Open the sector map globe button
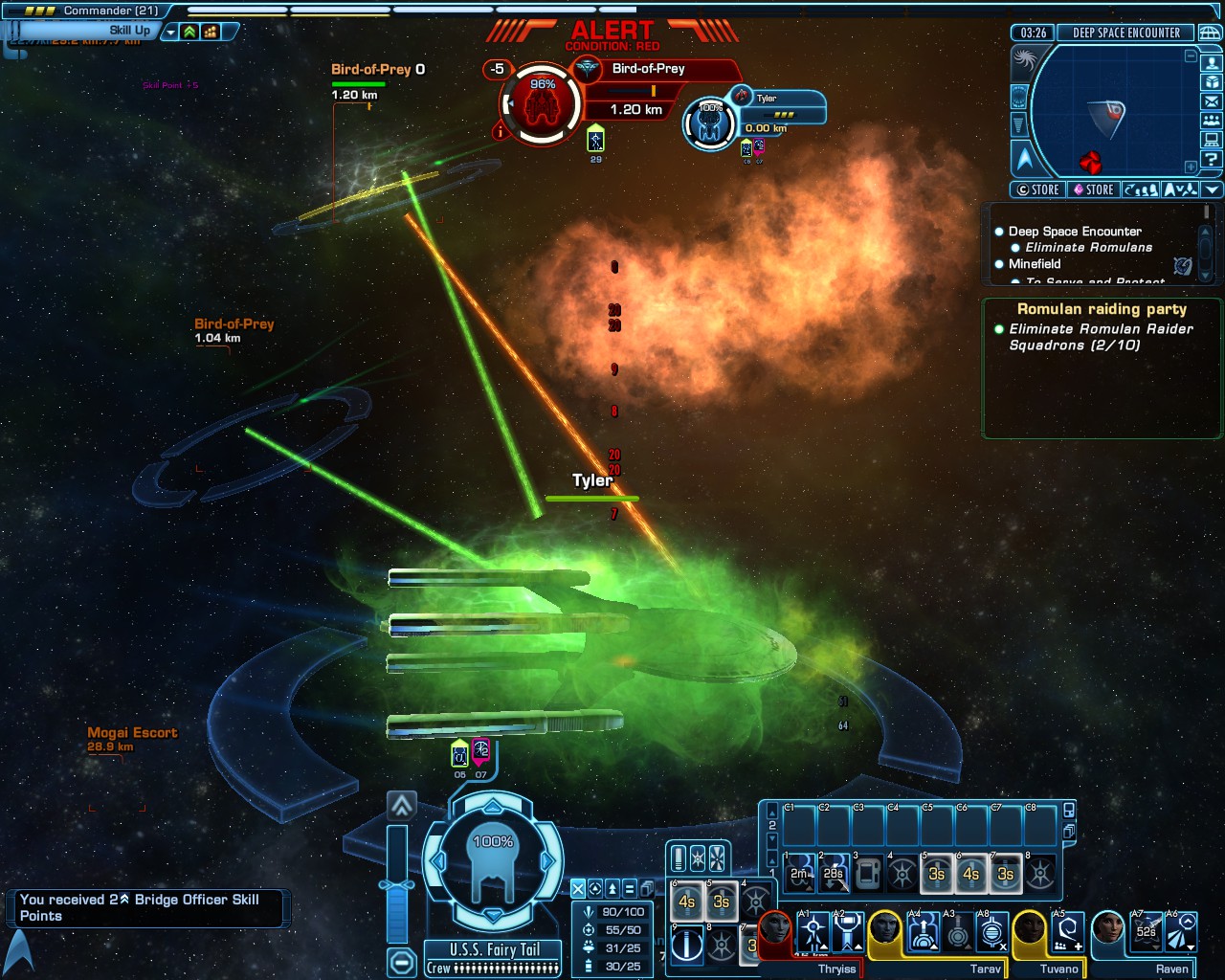The image size is (1225, 980). pyautogui.click(x=1211, y=33)
